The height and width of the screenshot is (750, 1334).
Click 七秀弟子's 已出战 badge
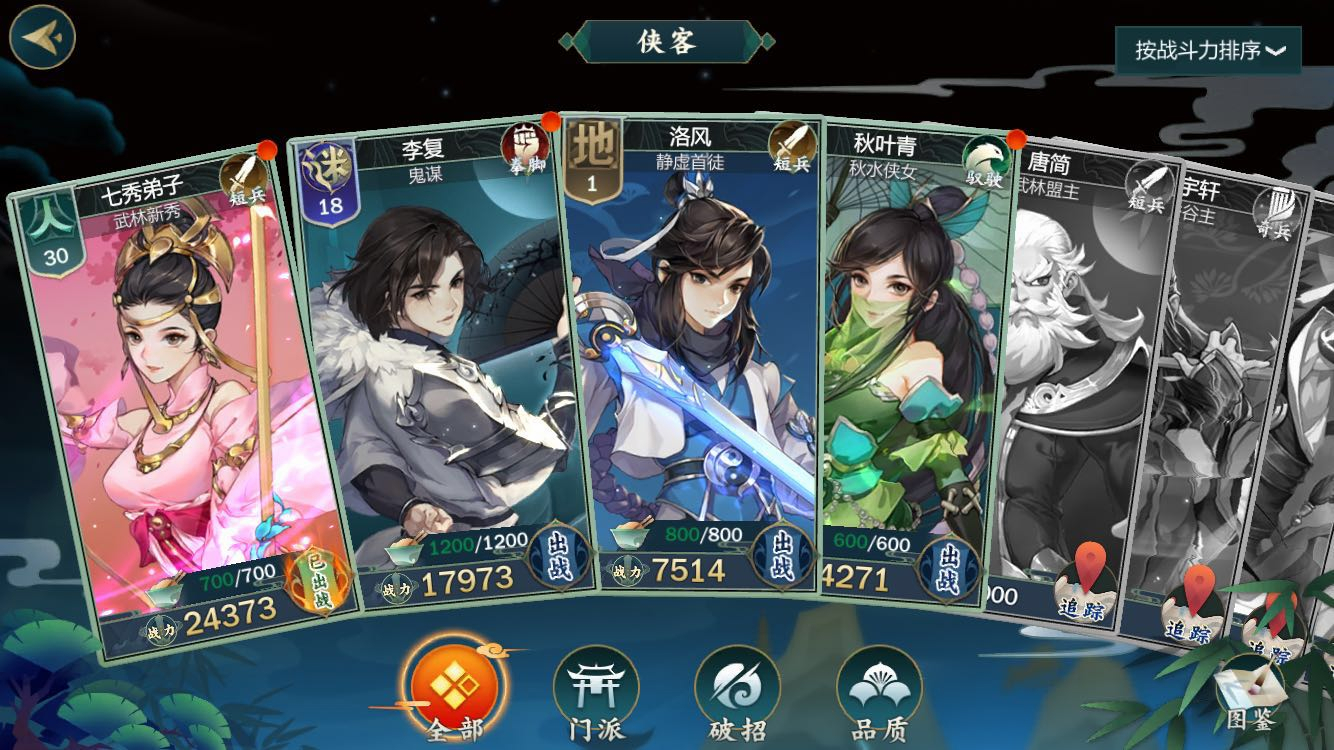pyautogui.click(x=318, y=581)
